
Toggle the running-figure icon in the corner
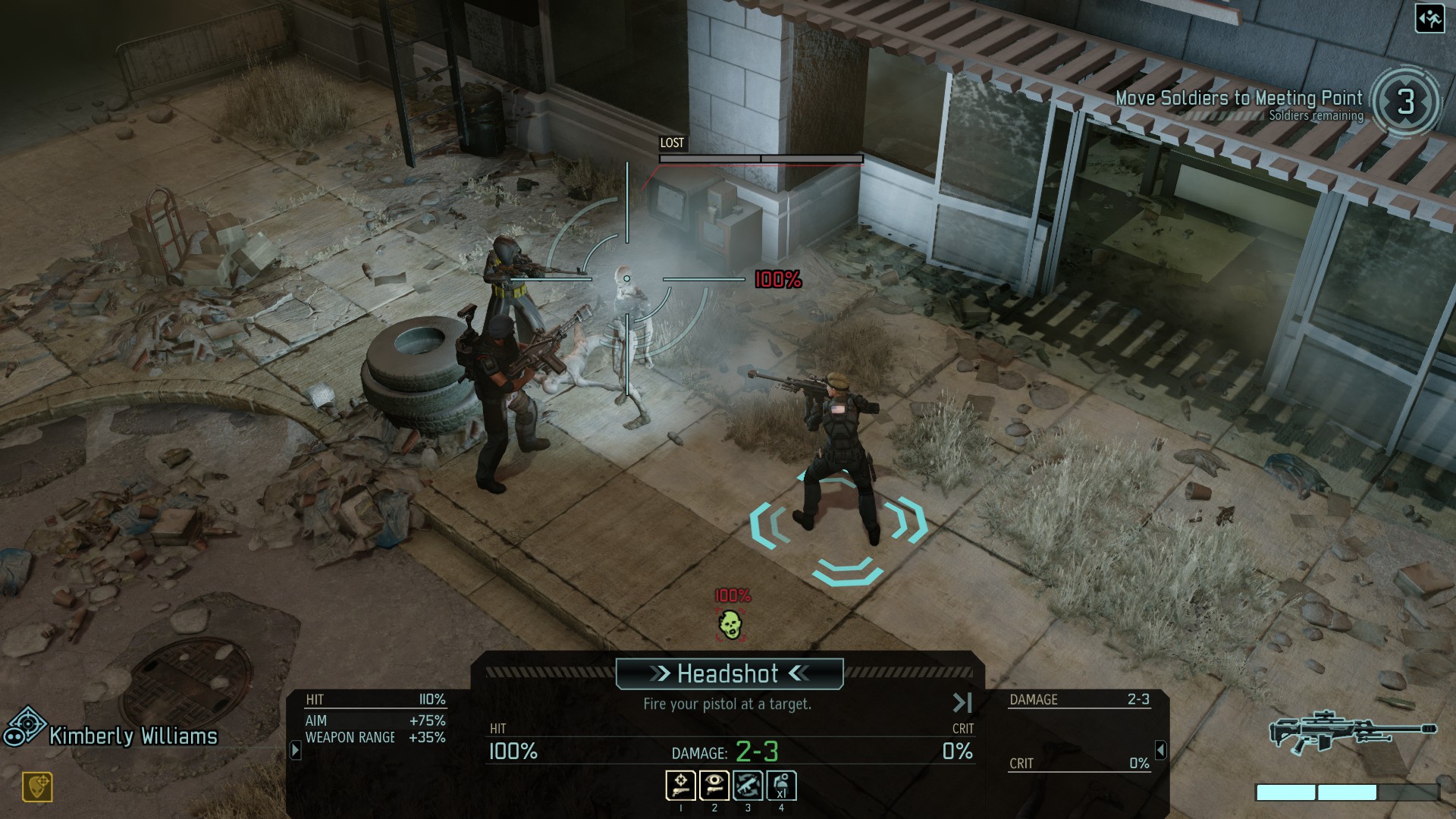(x=1429, y=19)
